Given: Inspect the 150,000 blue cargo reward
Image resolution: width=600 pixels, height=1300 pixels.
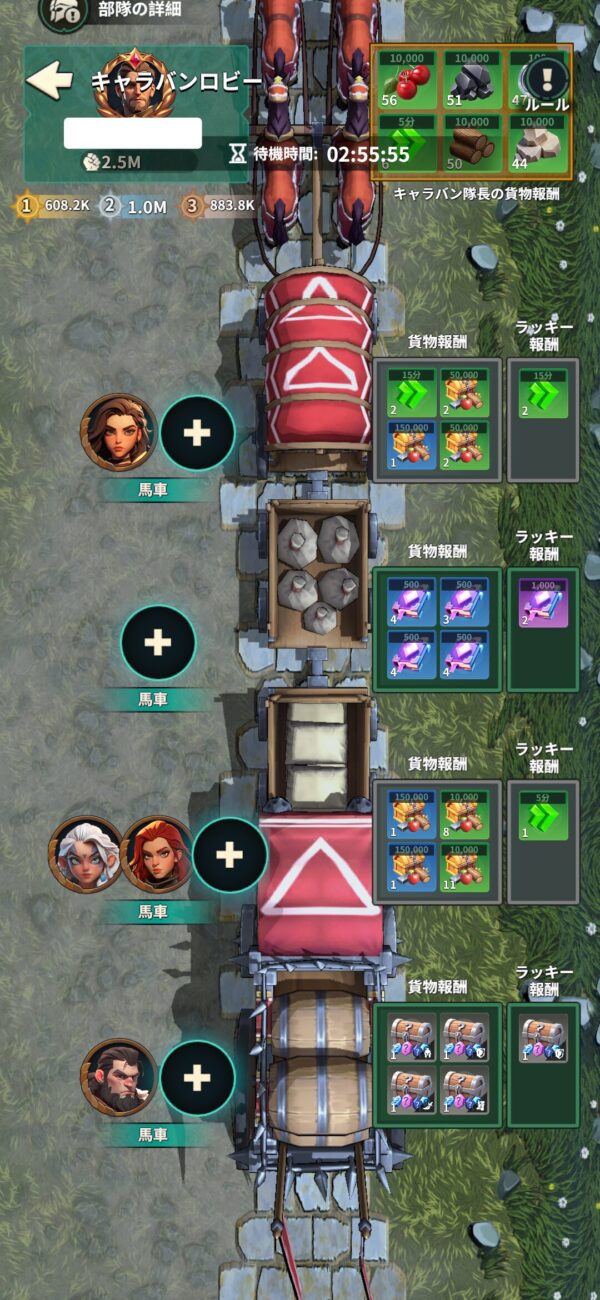Looking at the screenshot, I should 409,445.
